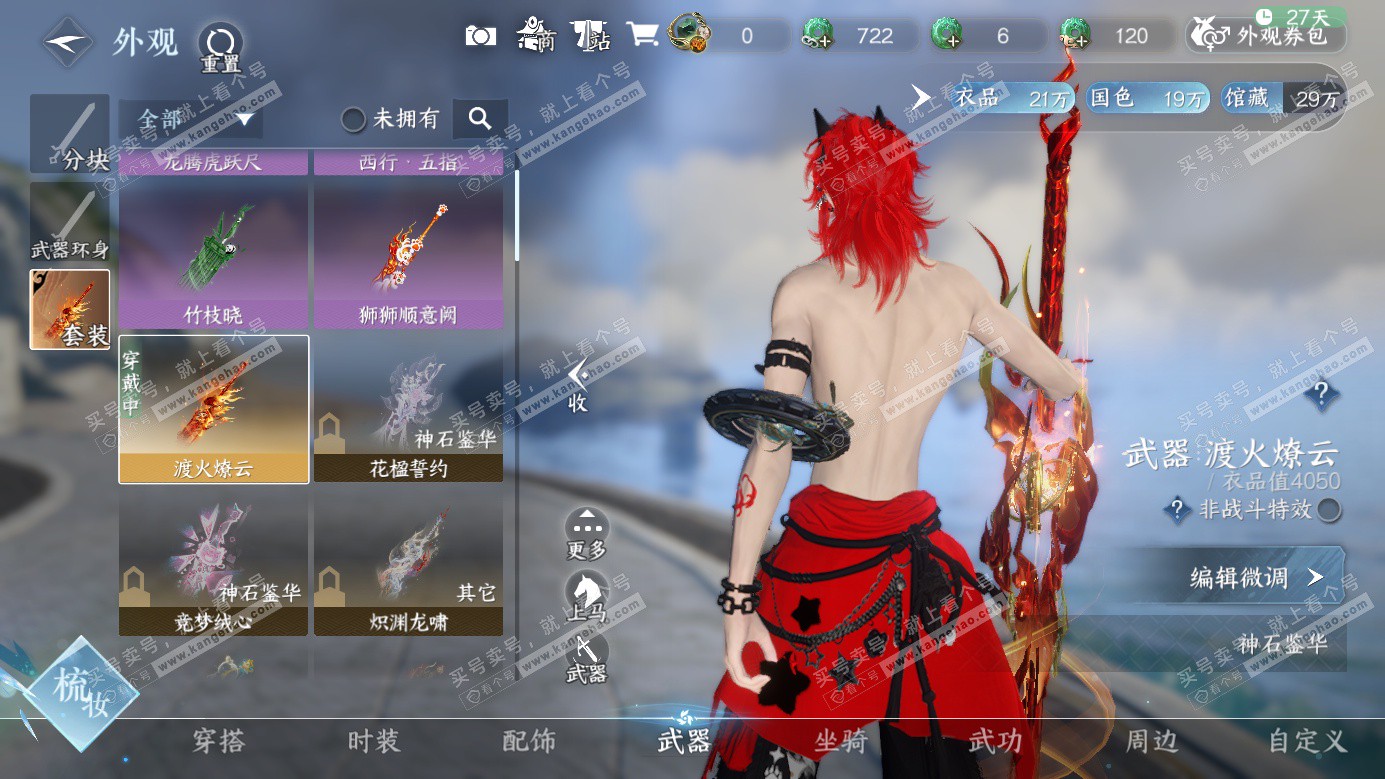Viewport: 1385px width, 779px height.
Task: Pick the 竞梦绒心 weapon skin
Action: coord(213,564)
